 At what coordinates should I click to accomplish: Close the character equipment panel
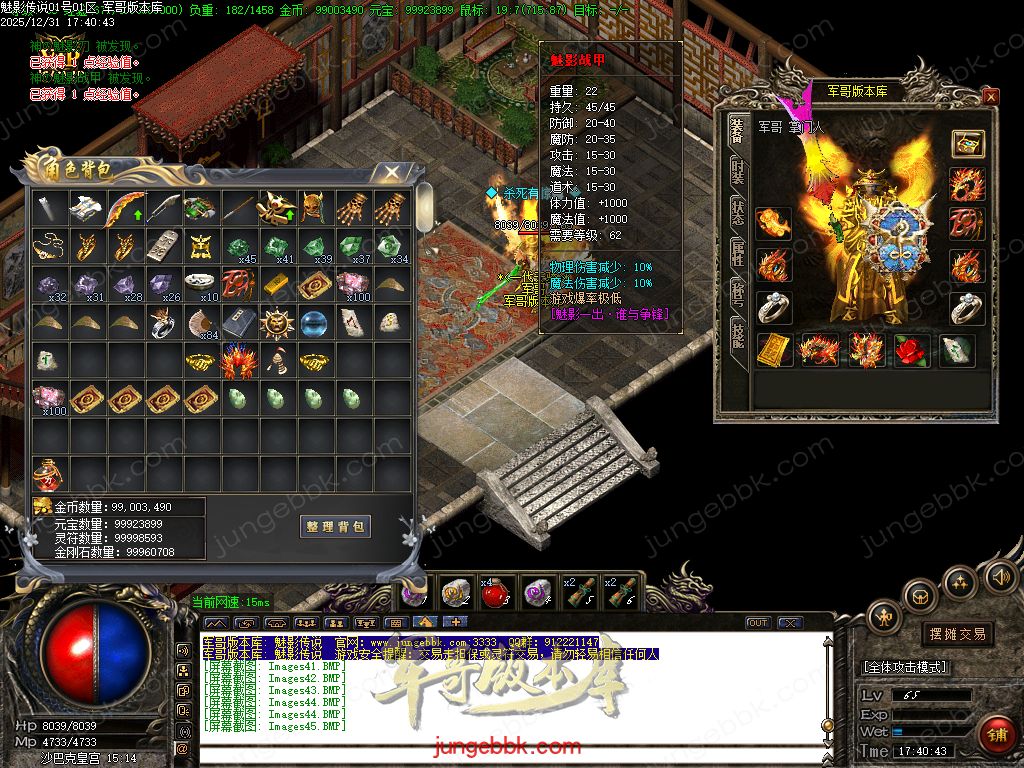990,96
